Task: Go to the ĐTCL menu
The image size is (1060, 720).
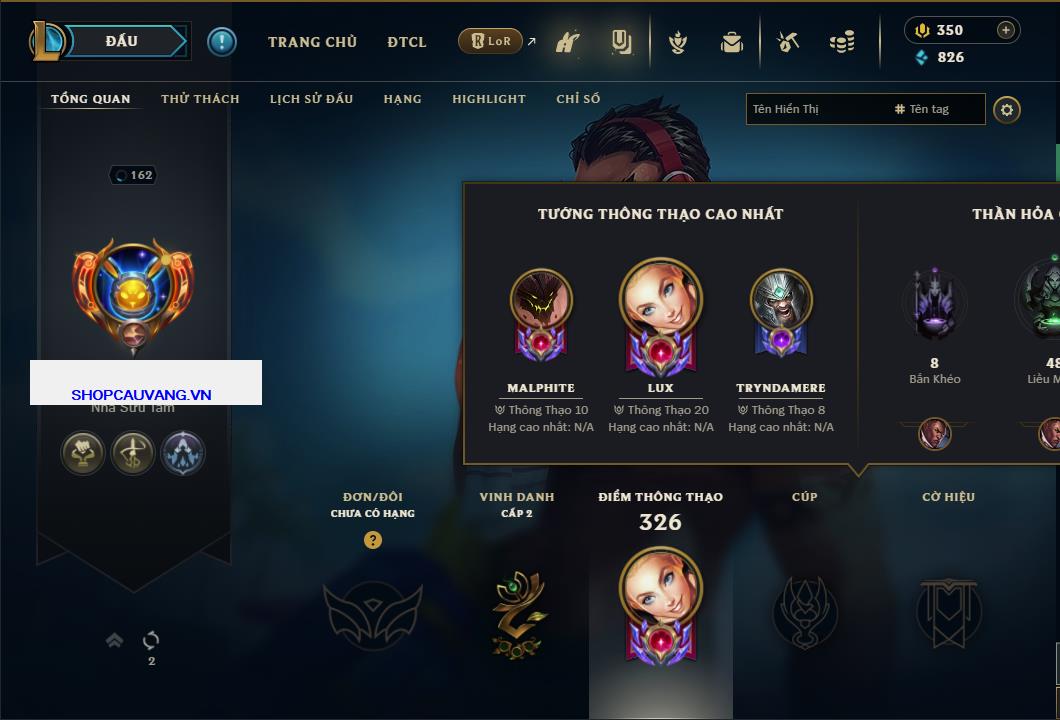Action: pyautogui.click(x=407, y=42)
